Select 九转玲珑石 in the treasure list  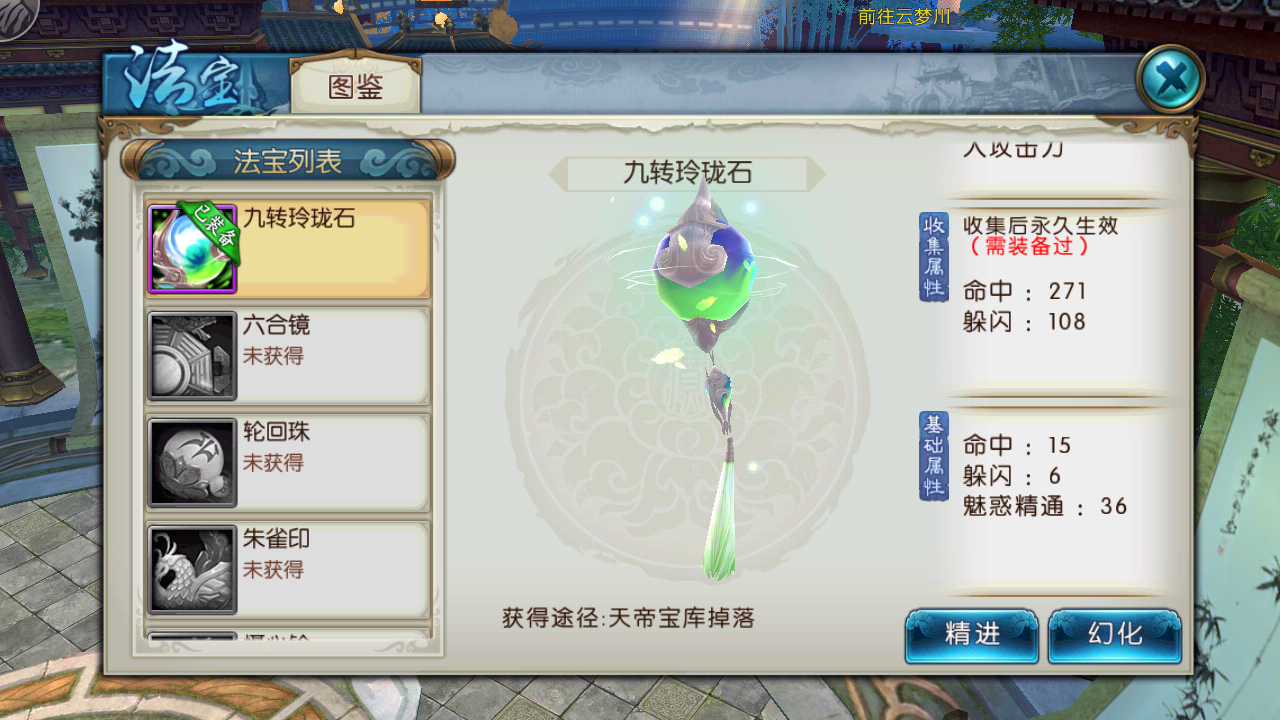click(288, 248)
